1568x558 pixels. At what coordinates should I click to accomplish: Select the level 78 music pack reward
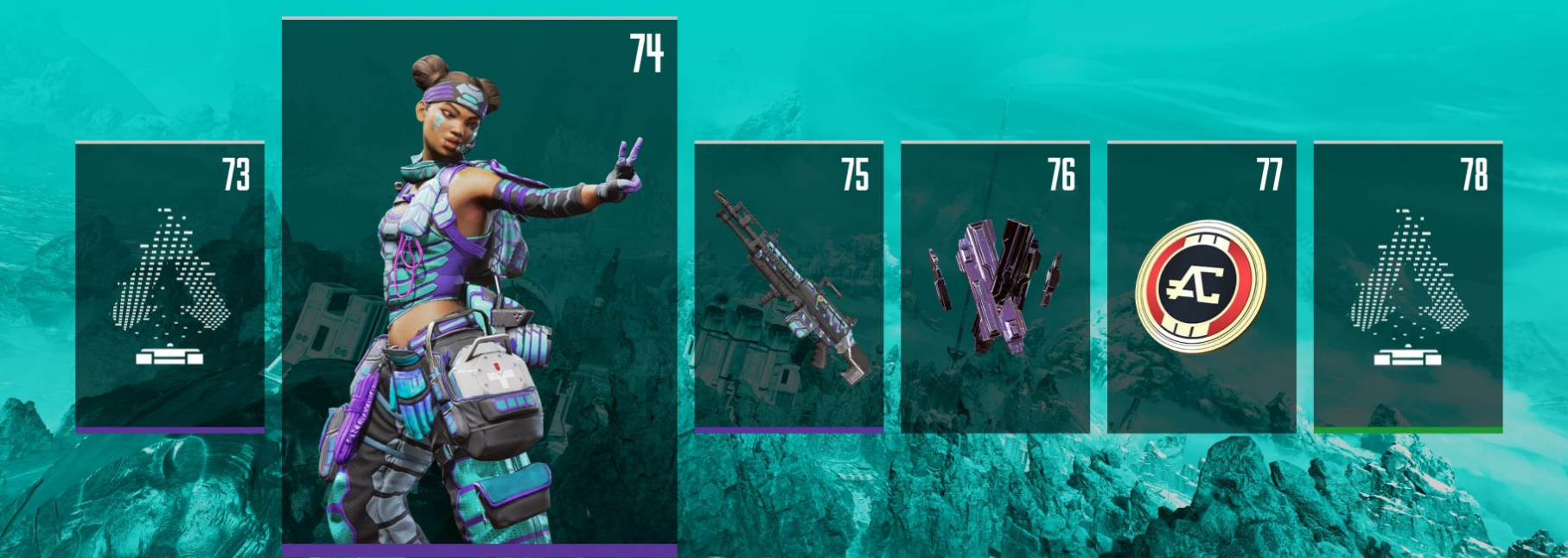click(1407, 287)
